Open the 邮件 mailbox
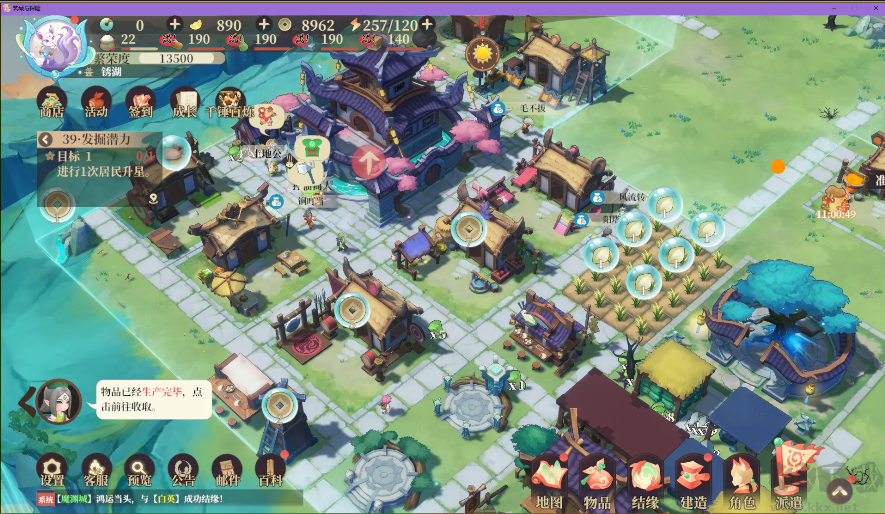Image resolution: width=885 pixels, height=514 pixels. pos(227,469)
